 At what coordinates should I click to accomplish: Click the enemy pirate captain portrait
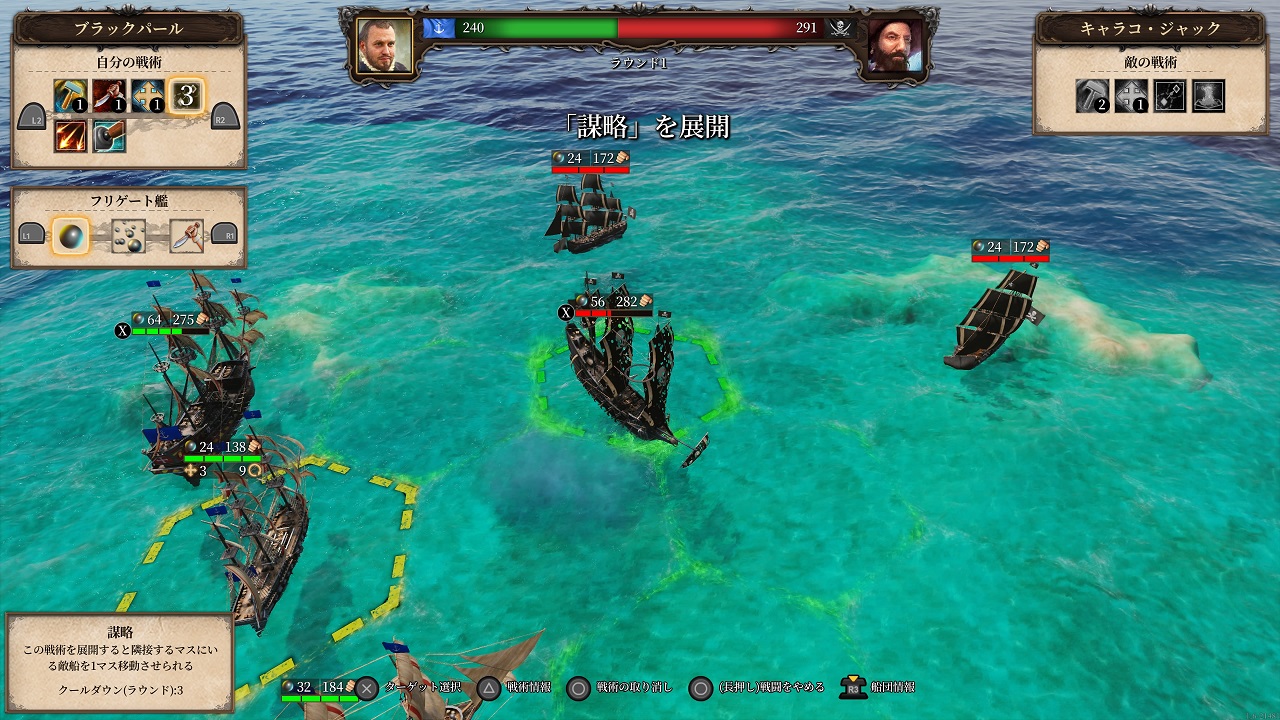tap(894, 46)
